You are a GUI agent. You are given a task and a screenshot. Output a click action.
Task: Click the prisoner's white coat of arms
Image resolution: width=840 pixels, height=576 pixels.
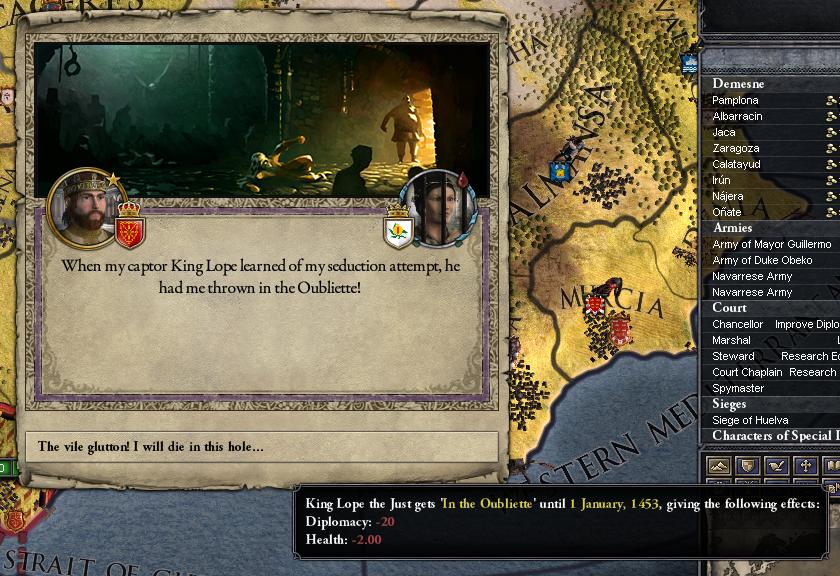click(x=399, y=229)
